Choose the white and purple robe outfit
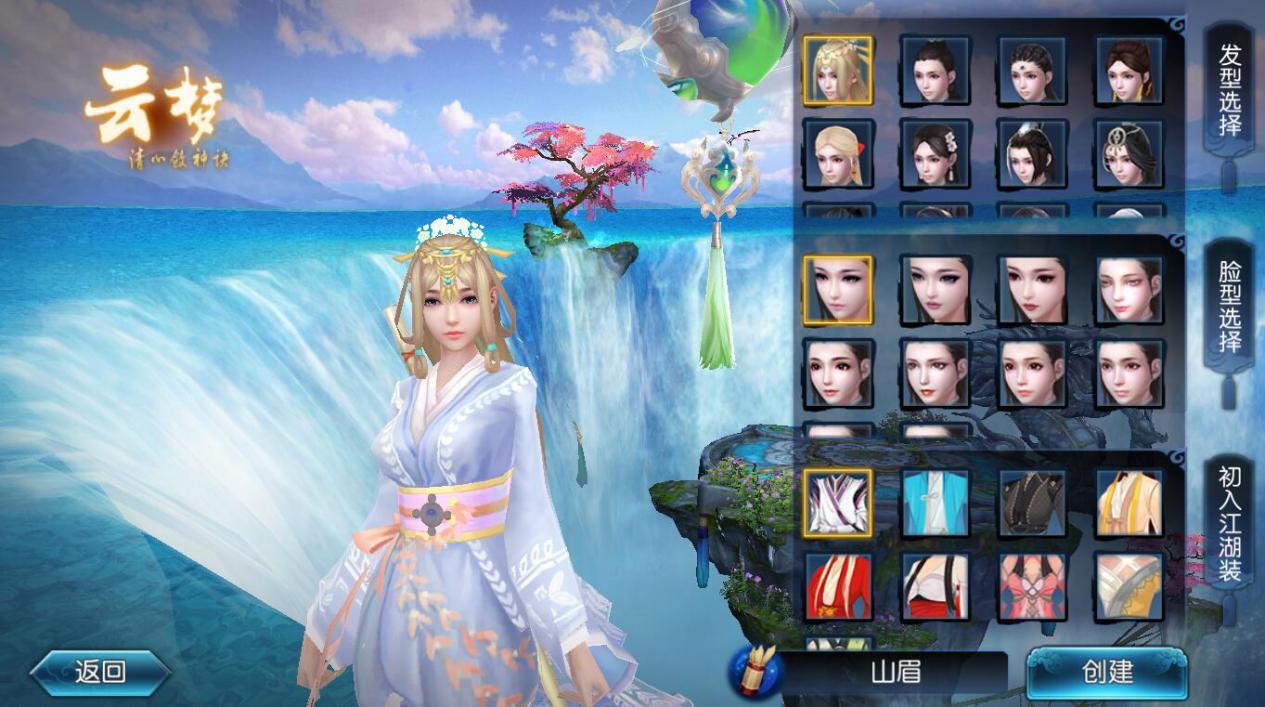 click(838, 503)
